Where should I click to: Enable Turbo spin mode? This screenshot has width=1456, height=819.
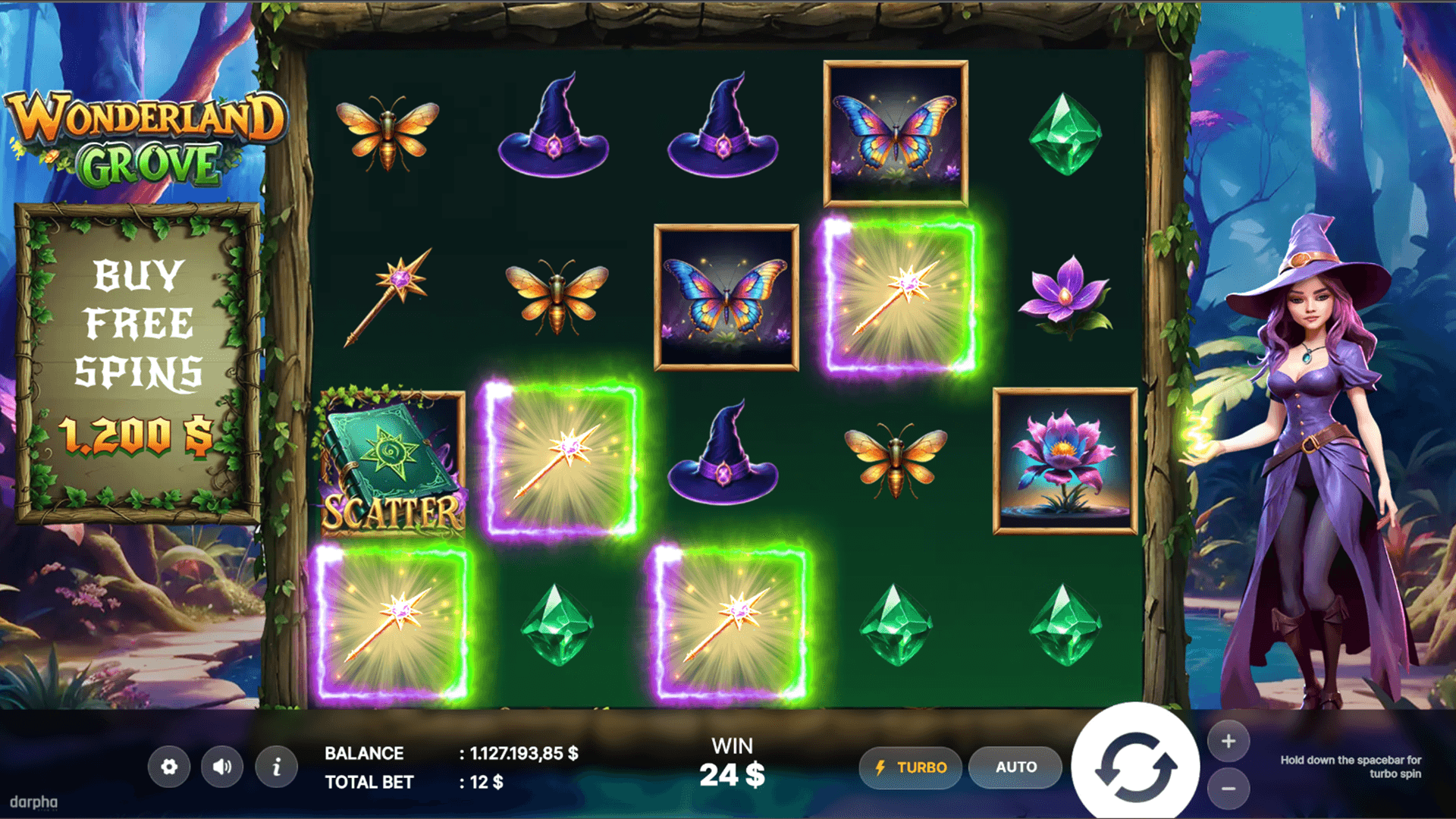910,767
